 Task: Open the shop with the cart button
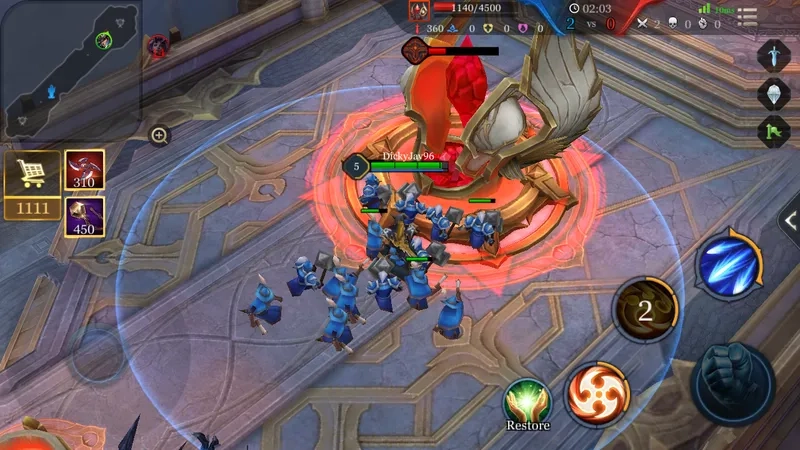pyautogui.click(x=31, y=174)
